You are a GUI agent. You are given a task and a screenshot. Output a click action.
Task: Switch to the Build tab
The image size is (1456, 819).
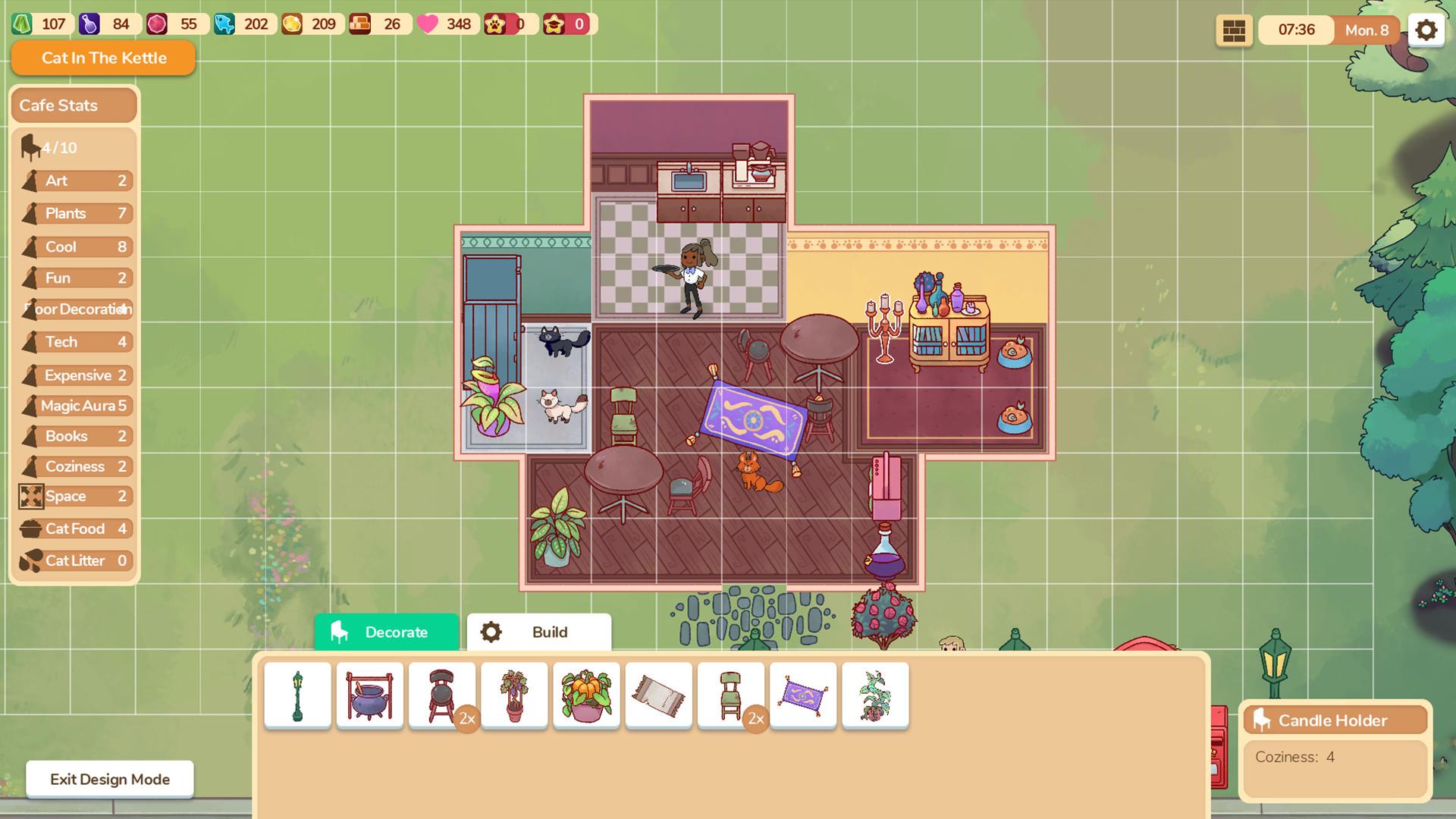(539, 632)
